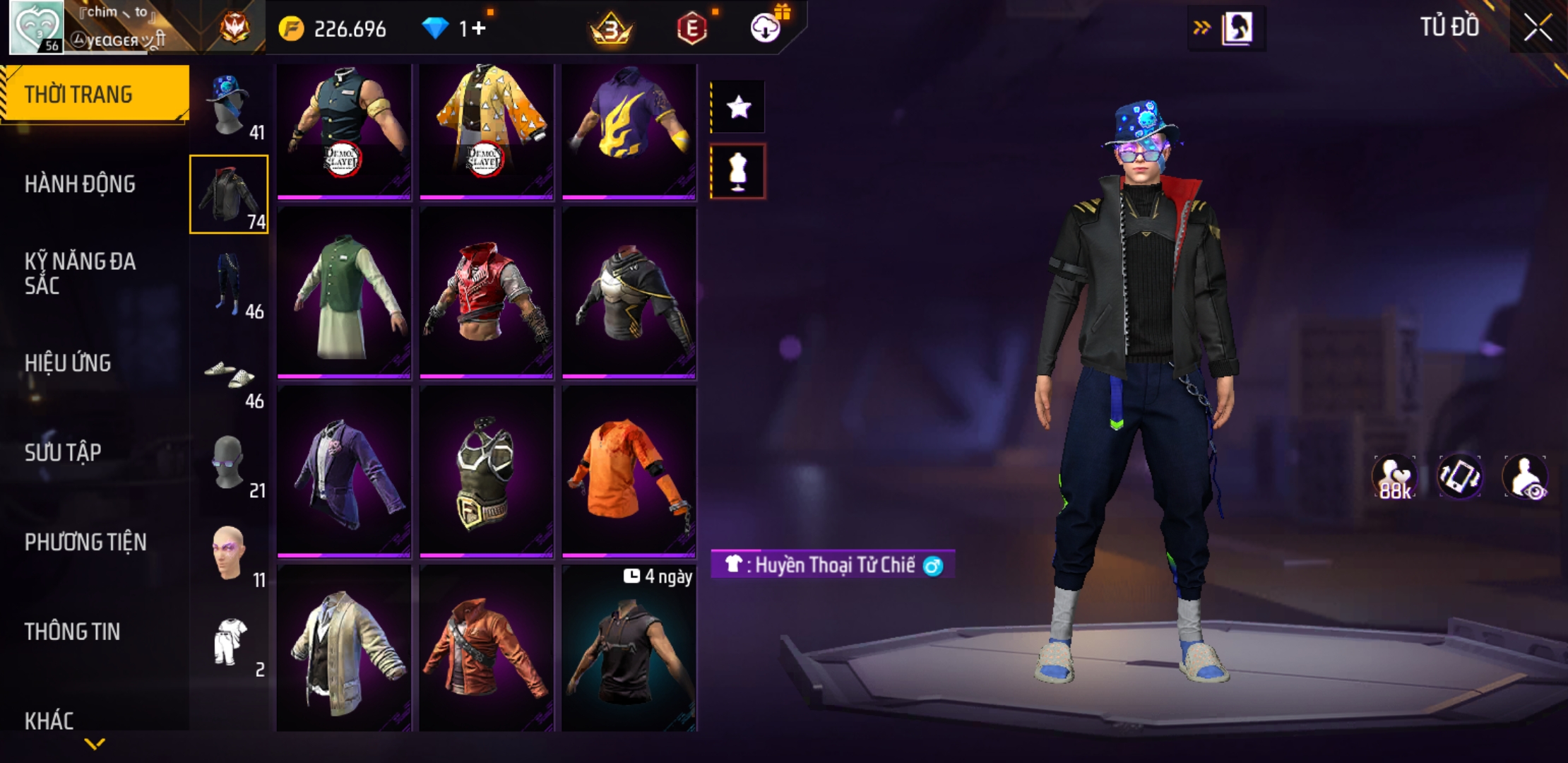
Task: Click the mannequin outfit set button
Action: pos(738,172)
